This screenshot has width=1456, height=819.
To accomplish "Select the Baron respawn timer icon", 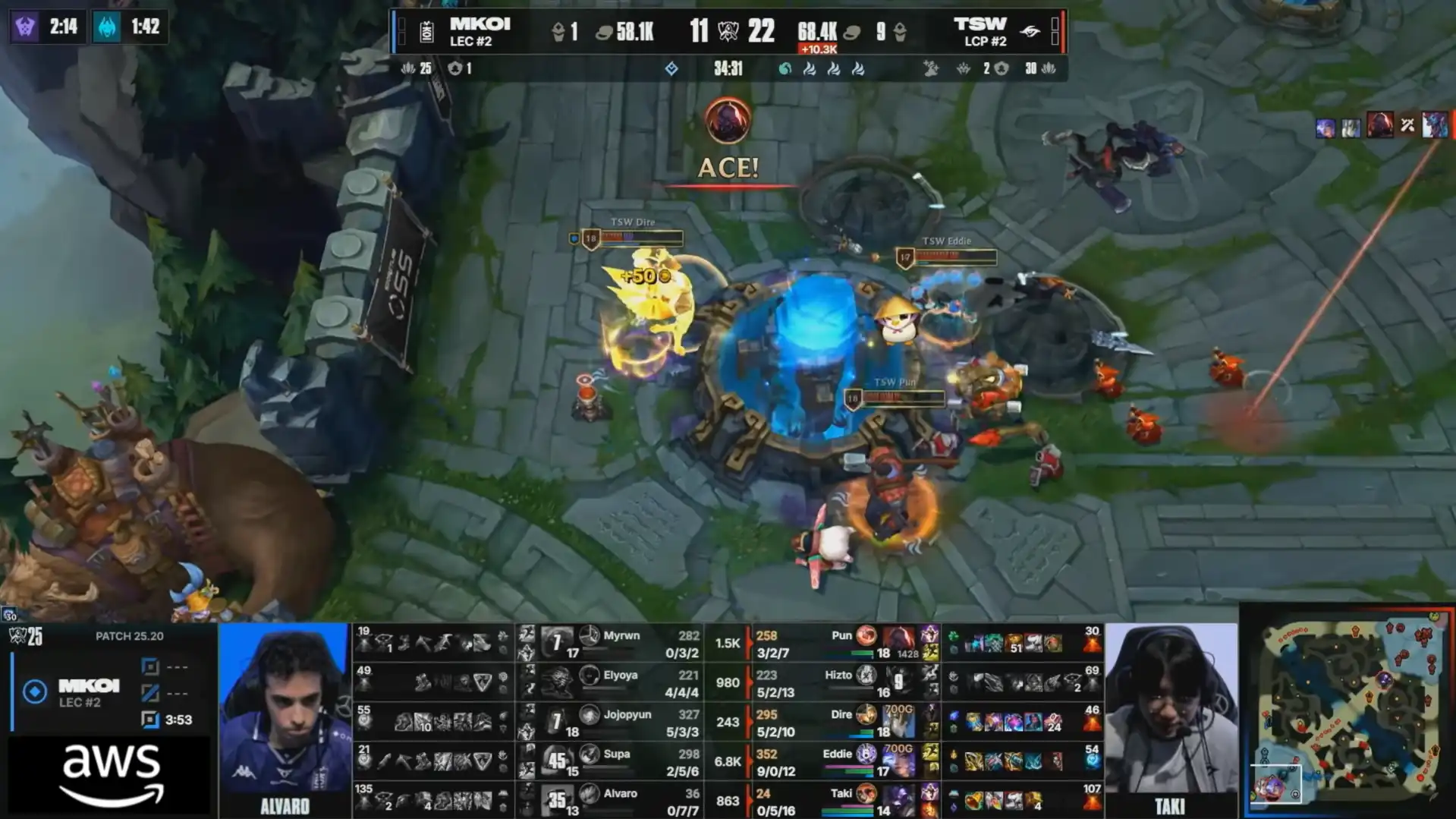I will [26, 27].
